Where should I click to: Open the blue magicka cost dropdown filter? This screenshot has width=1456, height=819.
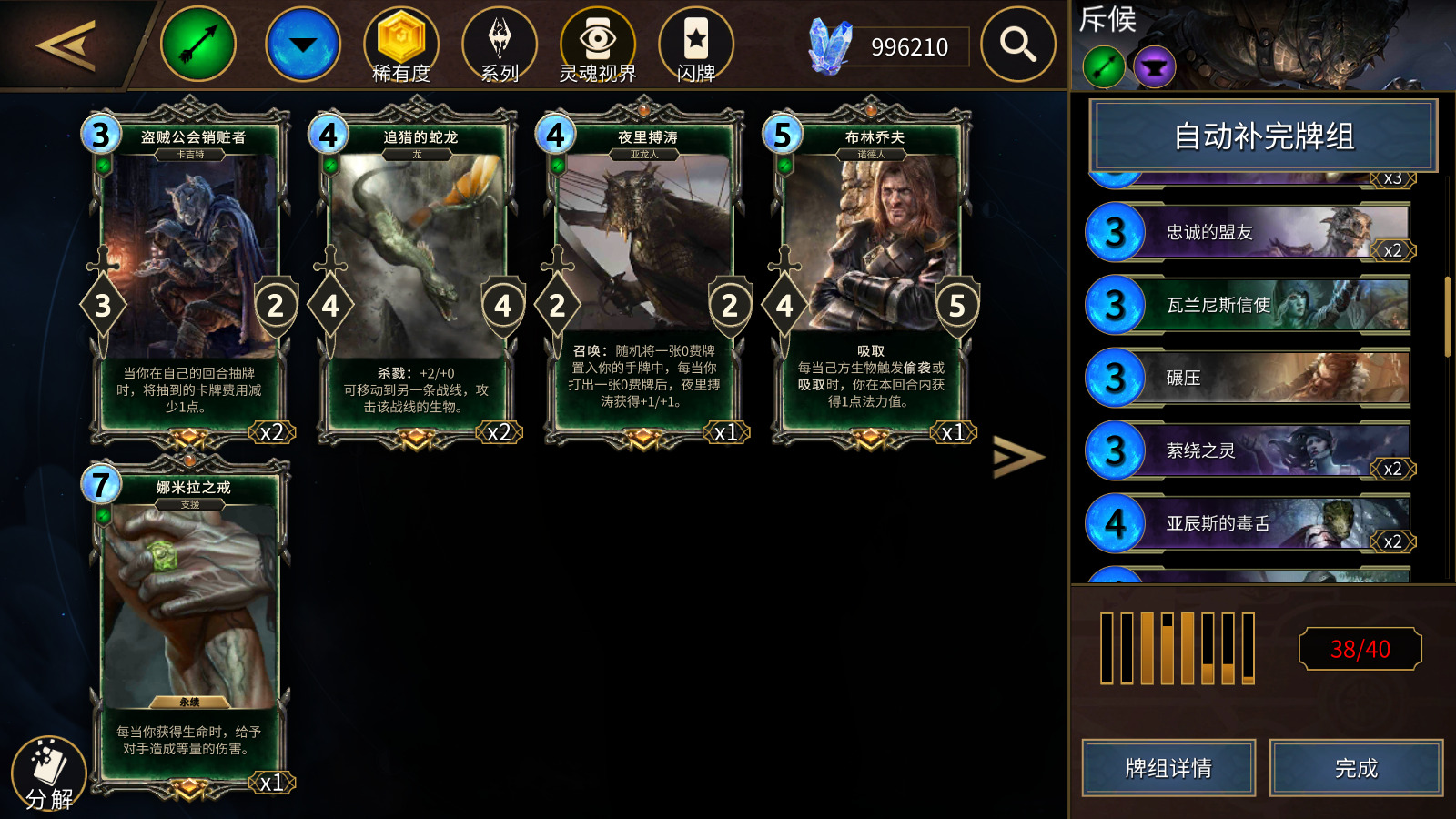tap(303, 44)
